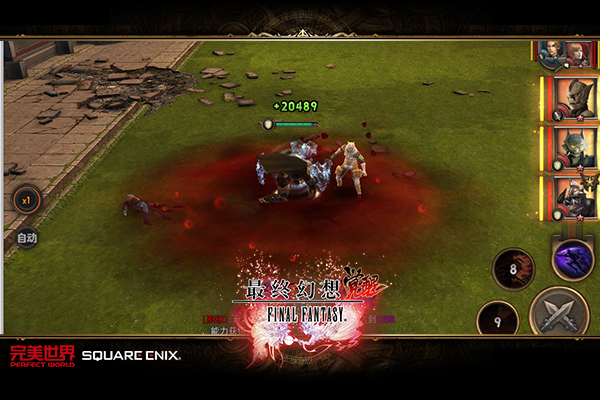The width and height of the screenshot is (600, 400).
Task: Use the skill on cooldown showing 9
Action: pos(498,320)
